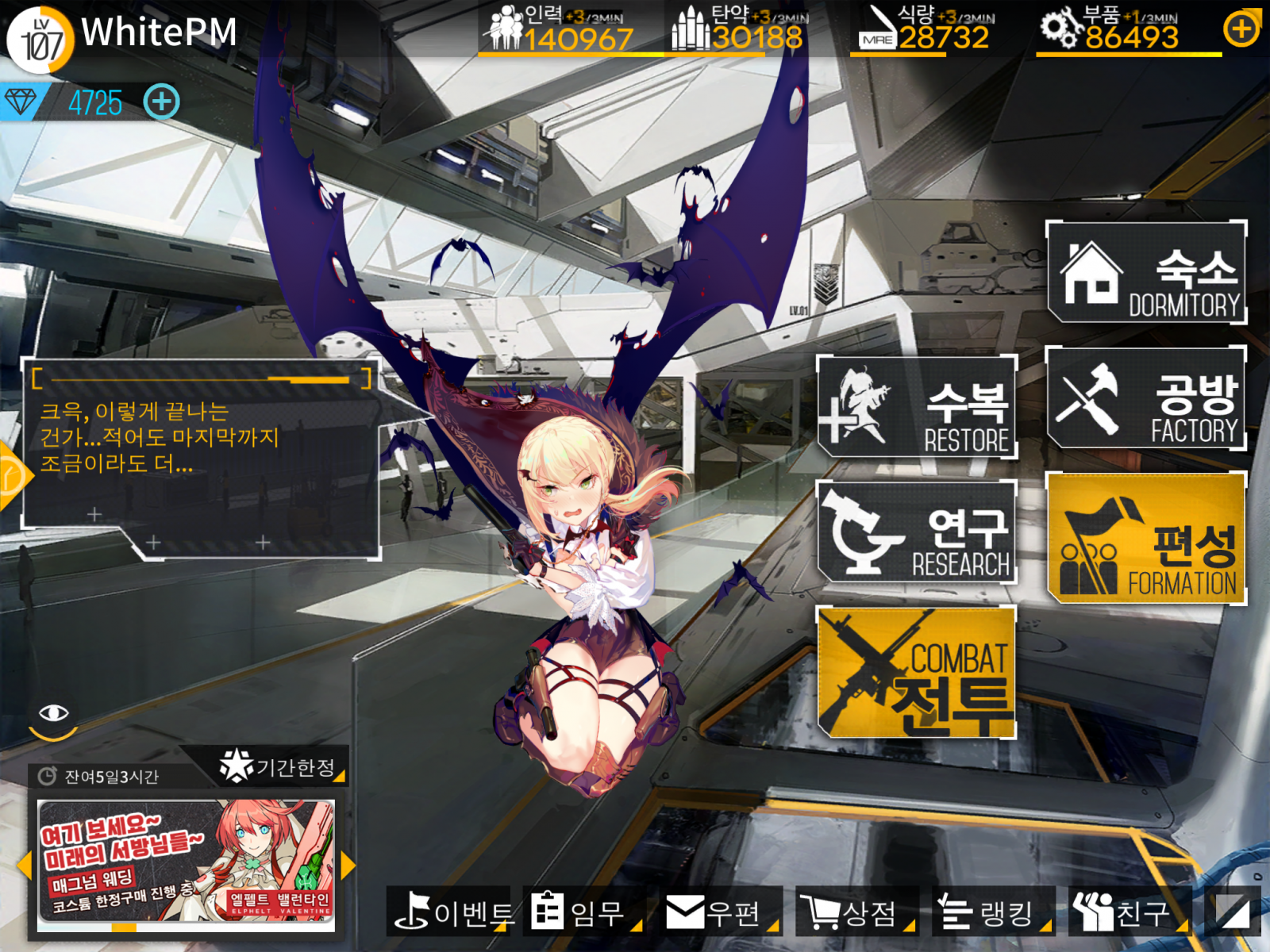Screen dimensions: 1270x952
Task: Advance banner with right yellow arrow
Action: point(349,865)
